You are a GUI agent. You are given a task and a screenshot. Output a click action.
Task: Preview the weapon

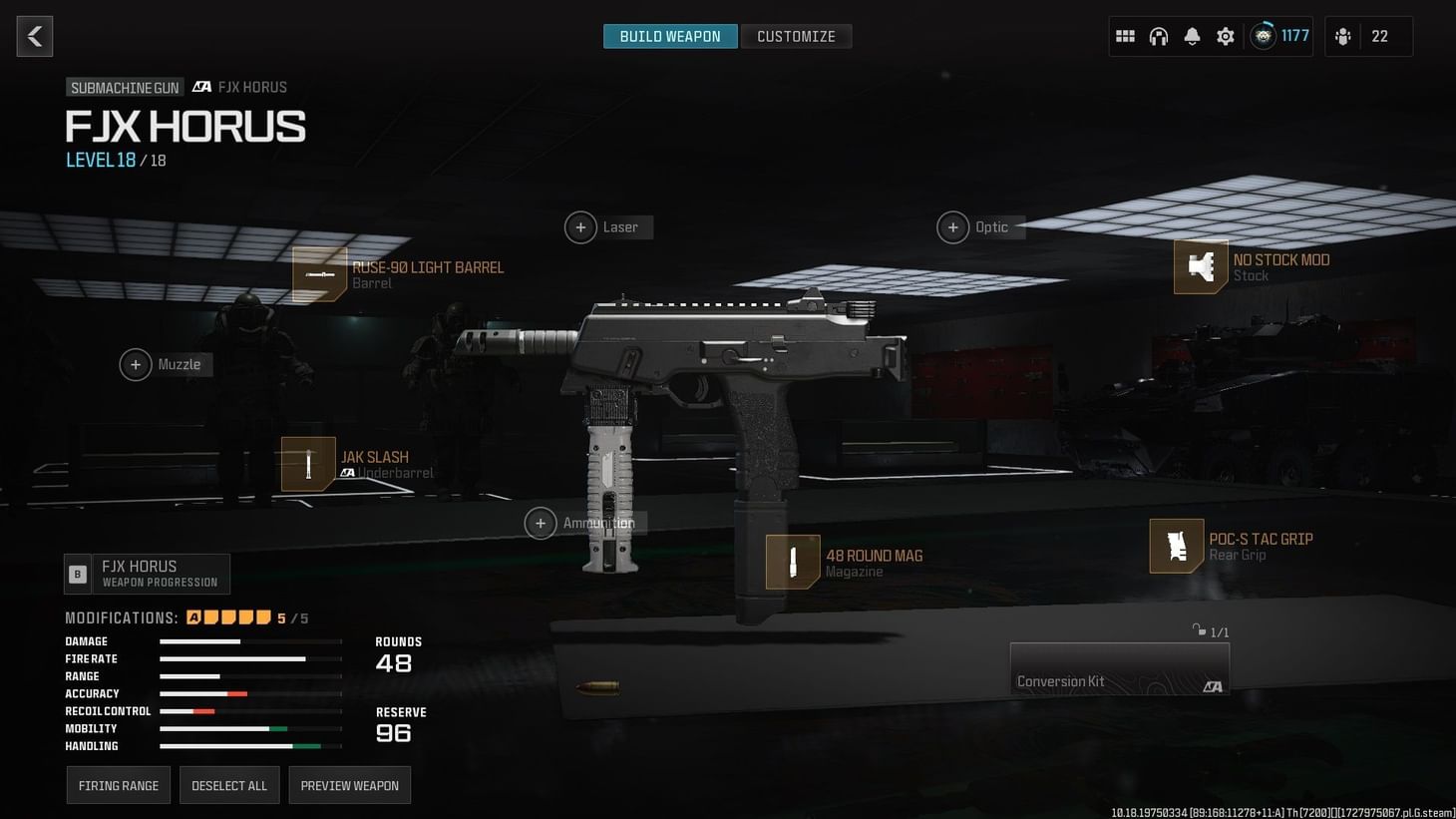tap(349, 785)
